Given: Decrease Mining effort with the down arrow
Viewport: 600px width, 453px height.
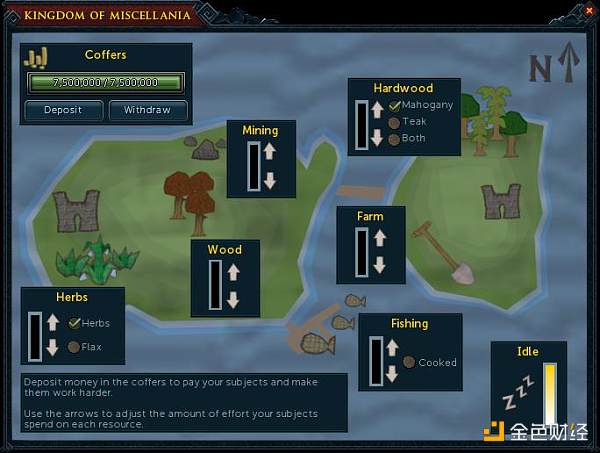Looking at the screenshot, I should [x=269, y=181].
